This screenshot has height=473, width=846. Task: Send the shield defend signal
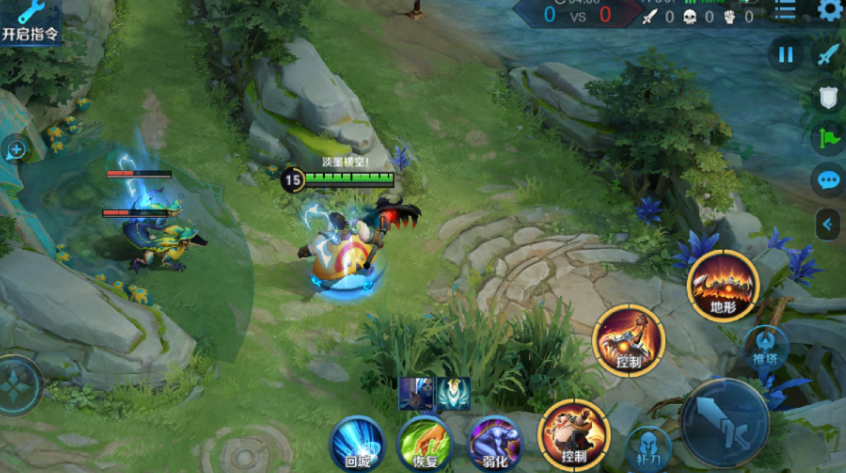828,96
